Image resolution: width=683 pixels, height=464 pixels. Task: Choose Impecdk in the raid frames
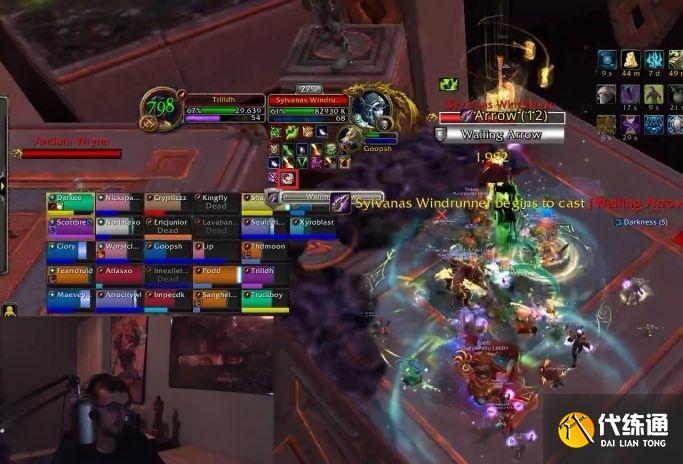click(x=168, y=298)
